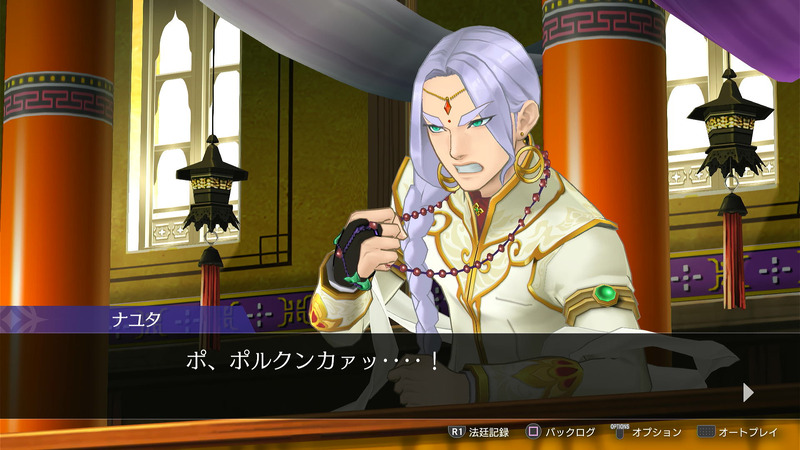This screenshot has height=450, width=800.
Task: Show the バックログ backlog
Action: (x=562, y=432)
